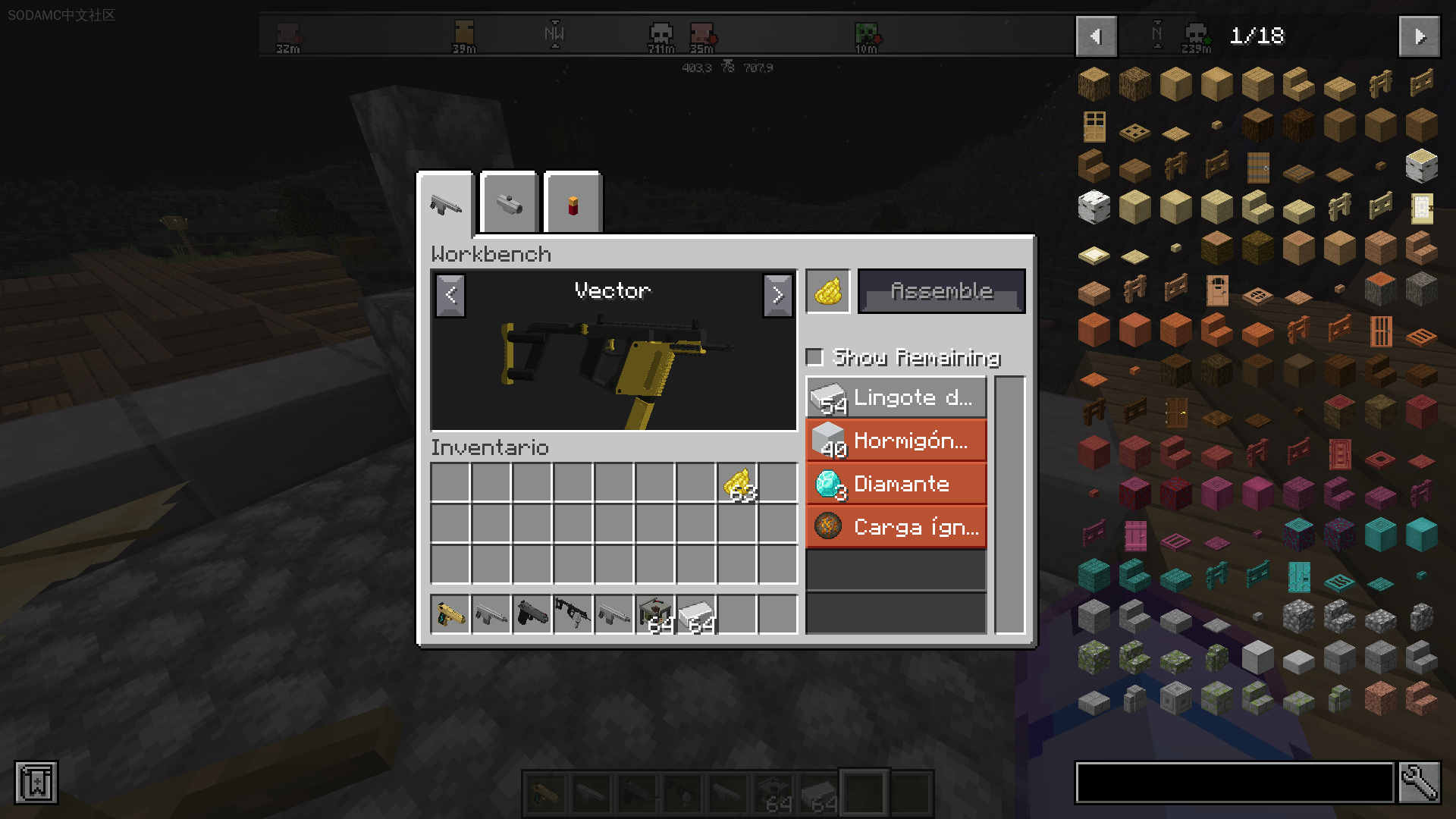
Task: Select the gold pistol in the hotbar
Action: point(450,613)
